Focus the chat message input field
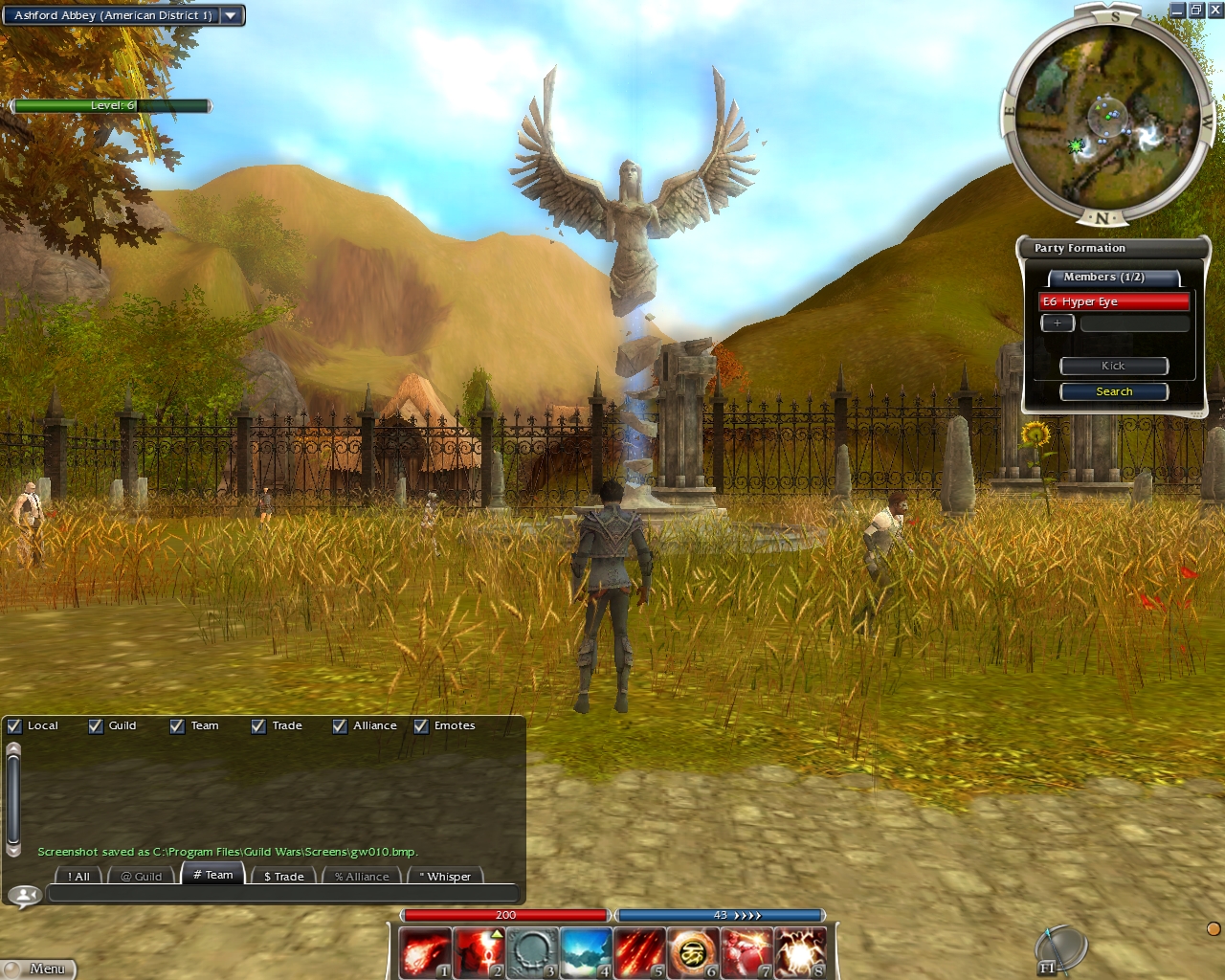 [282, 894]
